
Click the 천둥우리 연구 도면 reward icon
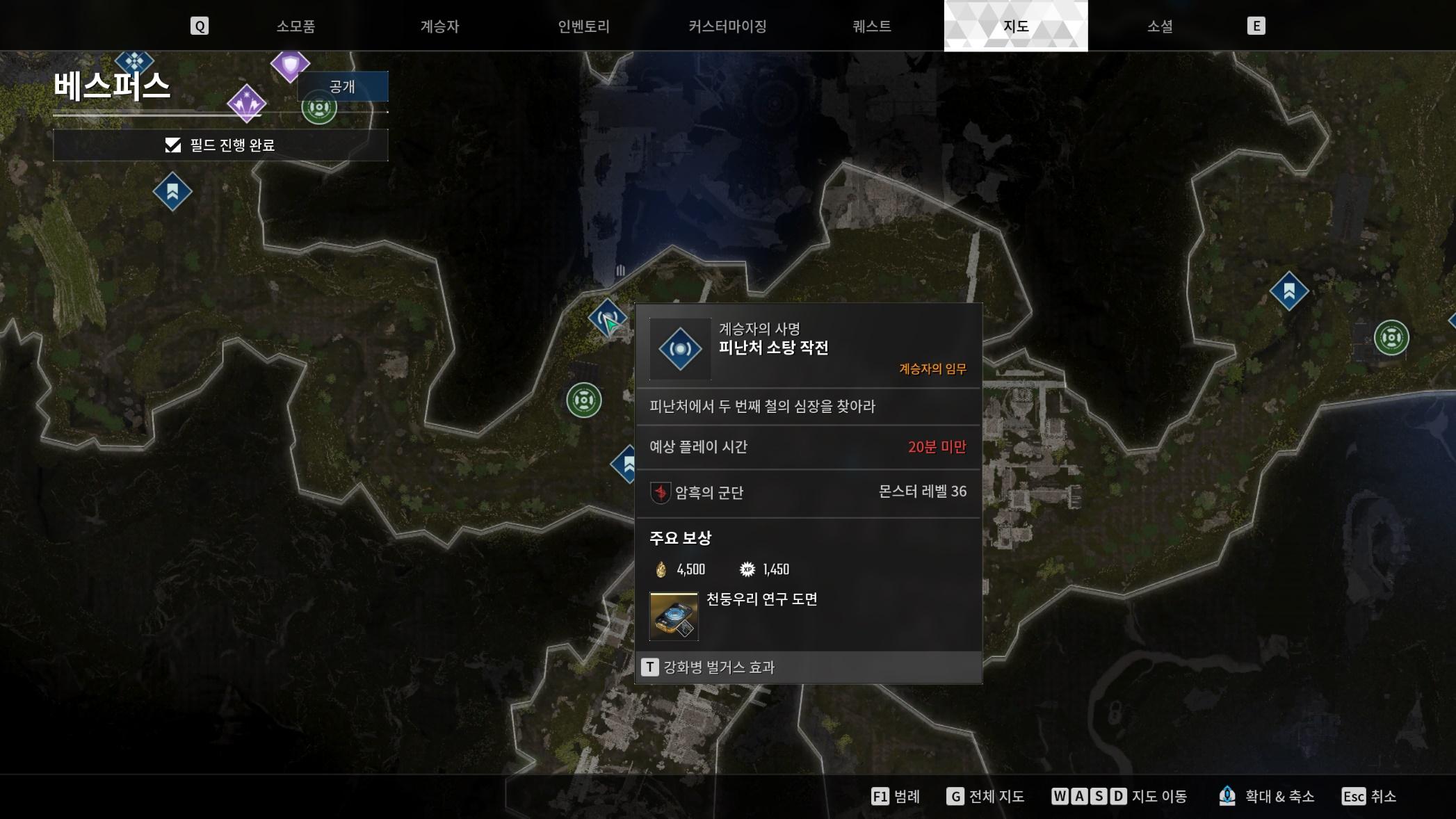673,616
